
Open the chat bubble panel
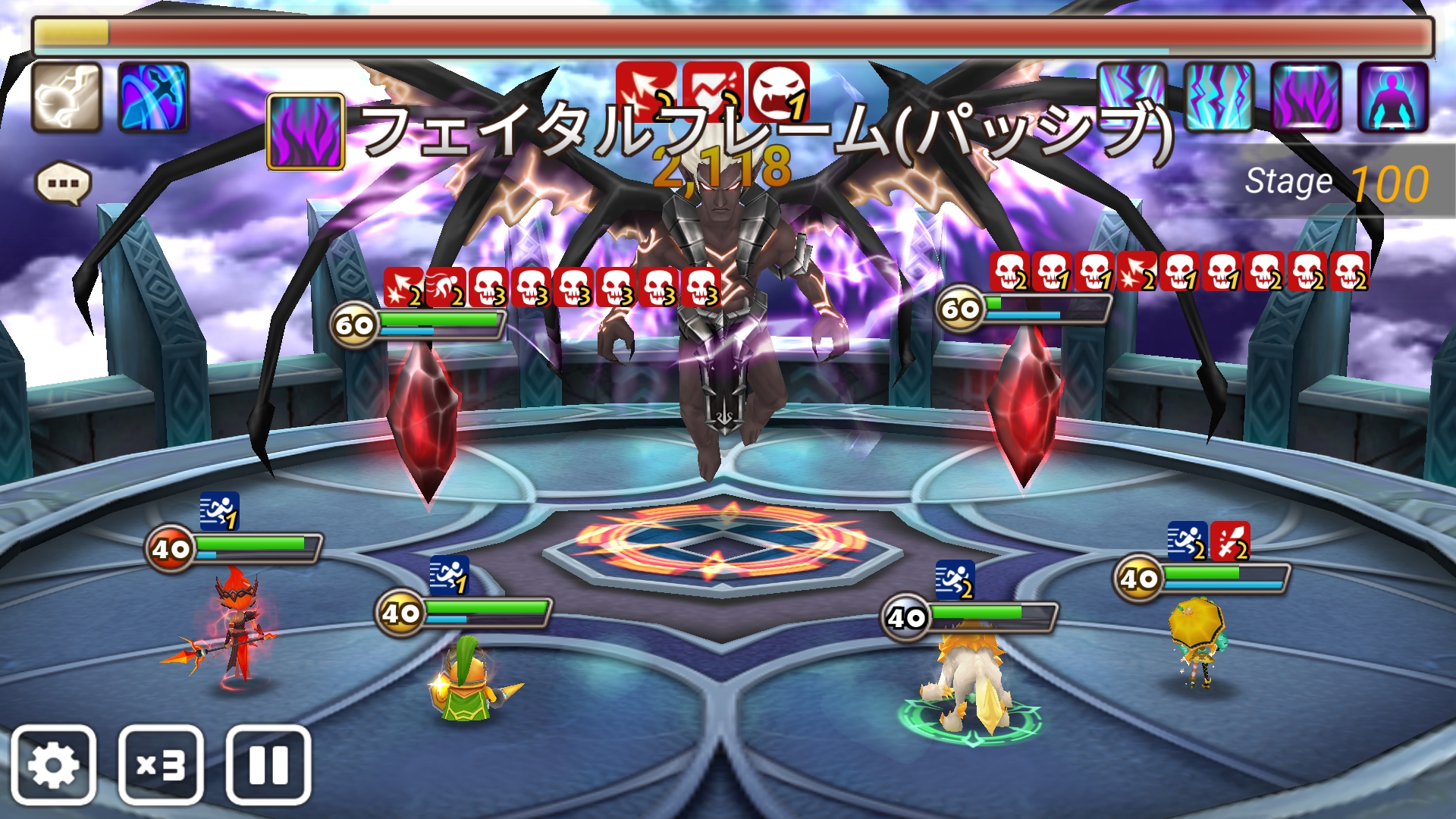[x=64, y=182]
